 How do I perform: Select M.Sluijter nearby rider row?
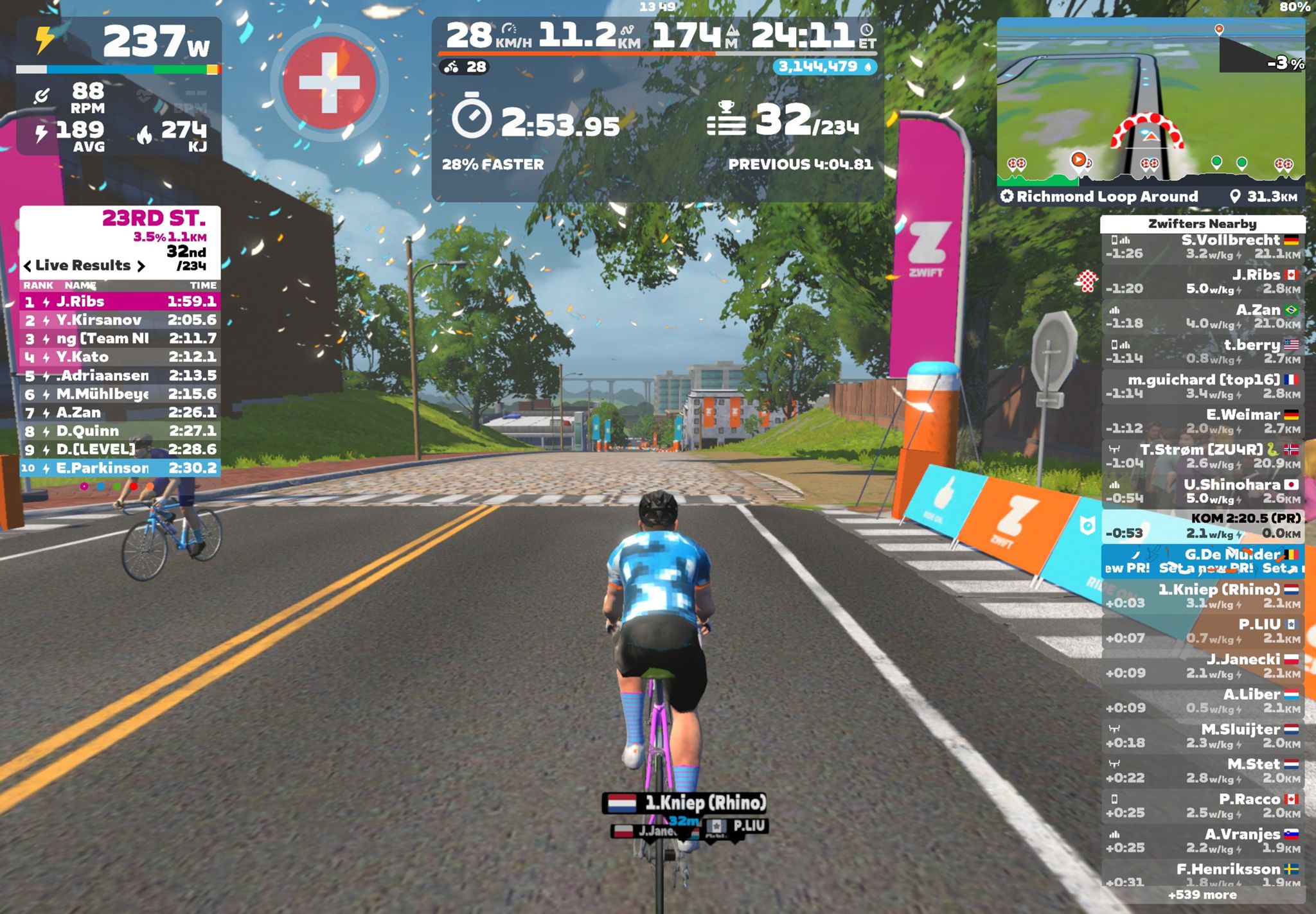click(x=1202, y=736)
